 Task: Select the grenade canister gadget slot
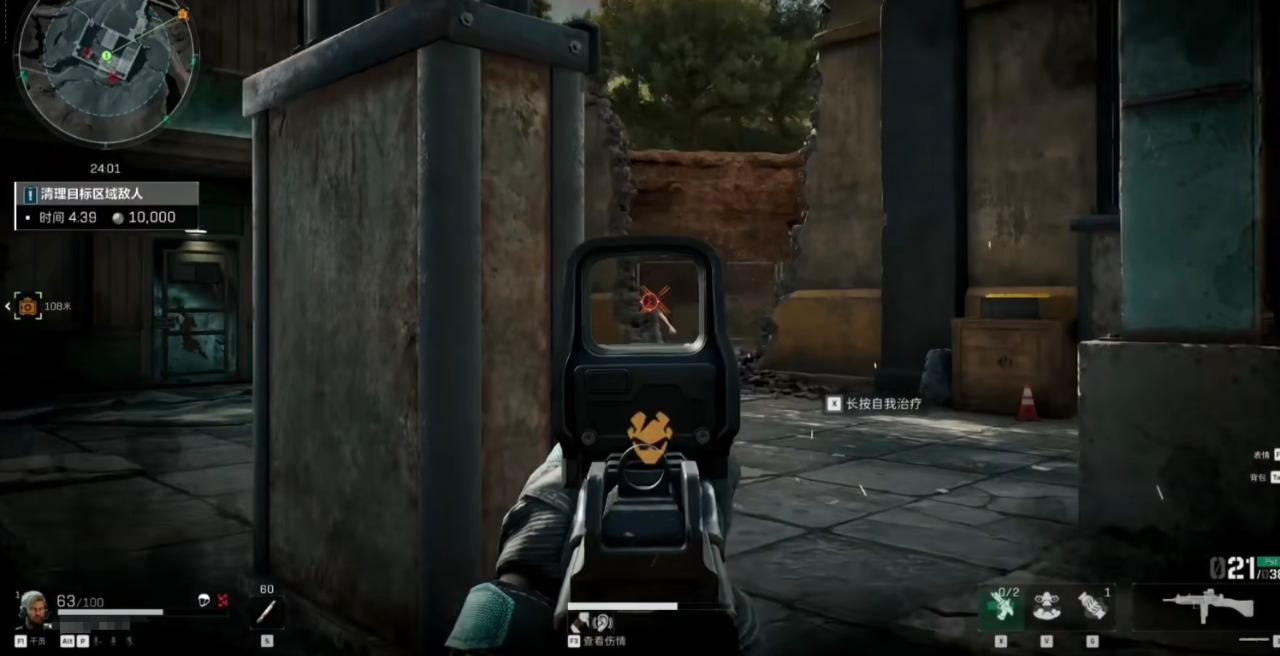tap(1092, 607)
